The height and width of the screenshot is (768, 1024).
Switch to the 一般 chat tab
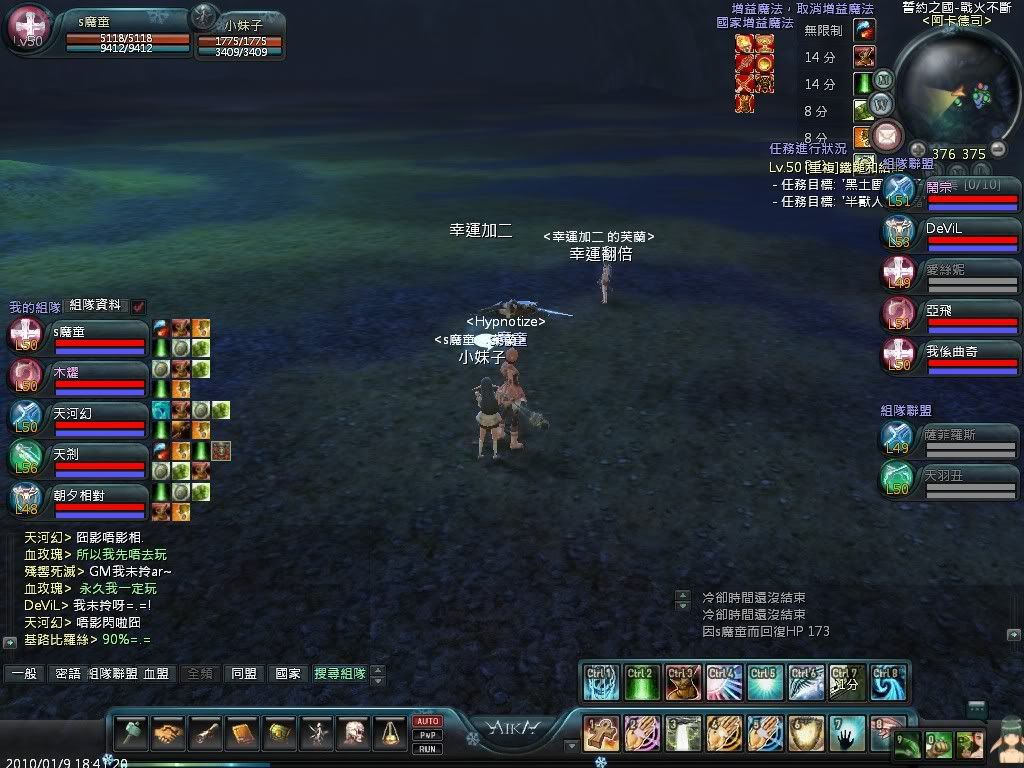point(24,674)
